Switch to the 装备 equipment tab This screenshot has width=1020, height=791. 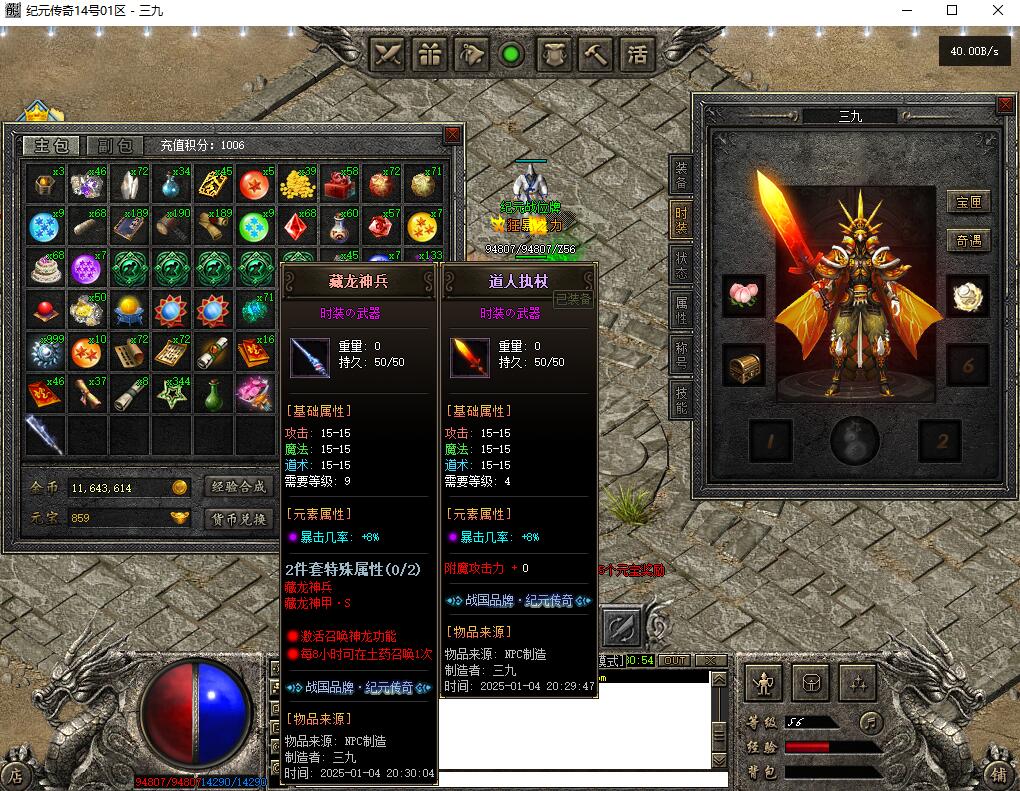pyautogui.click(x=681, y=175)
